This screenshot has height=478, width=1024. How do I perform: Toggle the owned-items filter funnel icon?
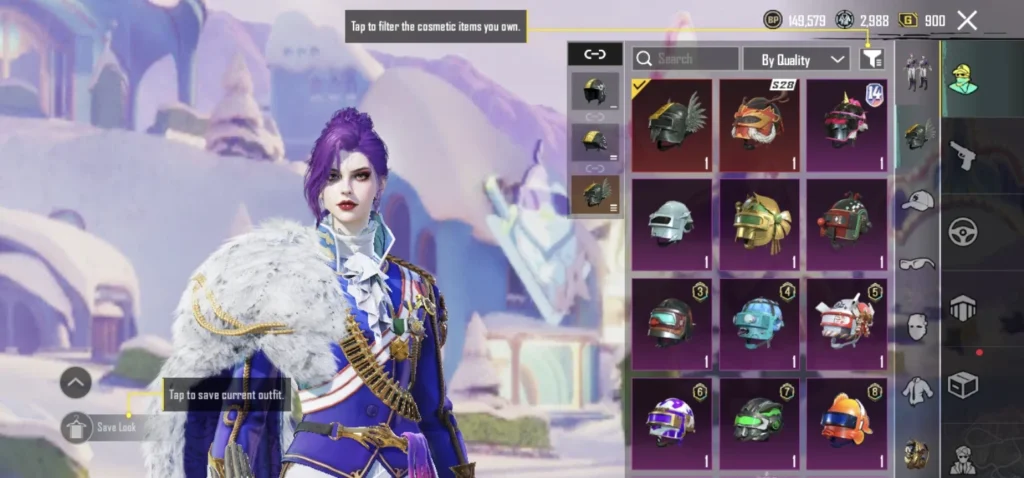pyautogui.click(x=871, y=59)
